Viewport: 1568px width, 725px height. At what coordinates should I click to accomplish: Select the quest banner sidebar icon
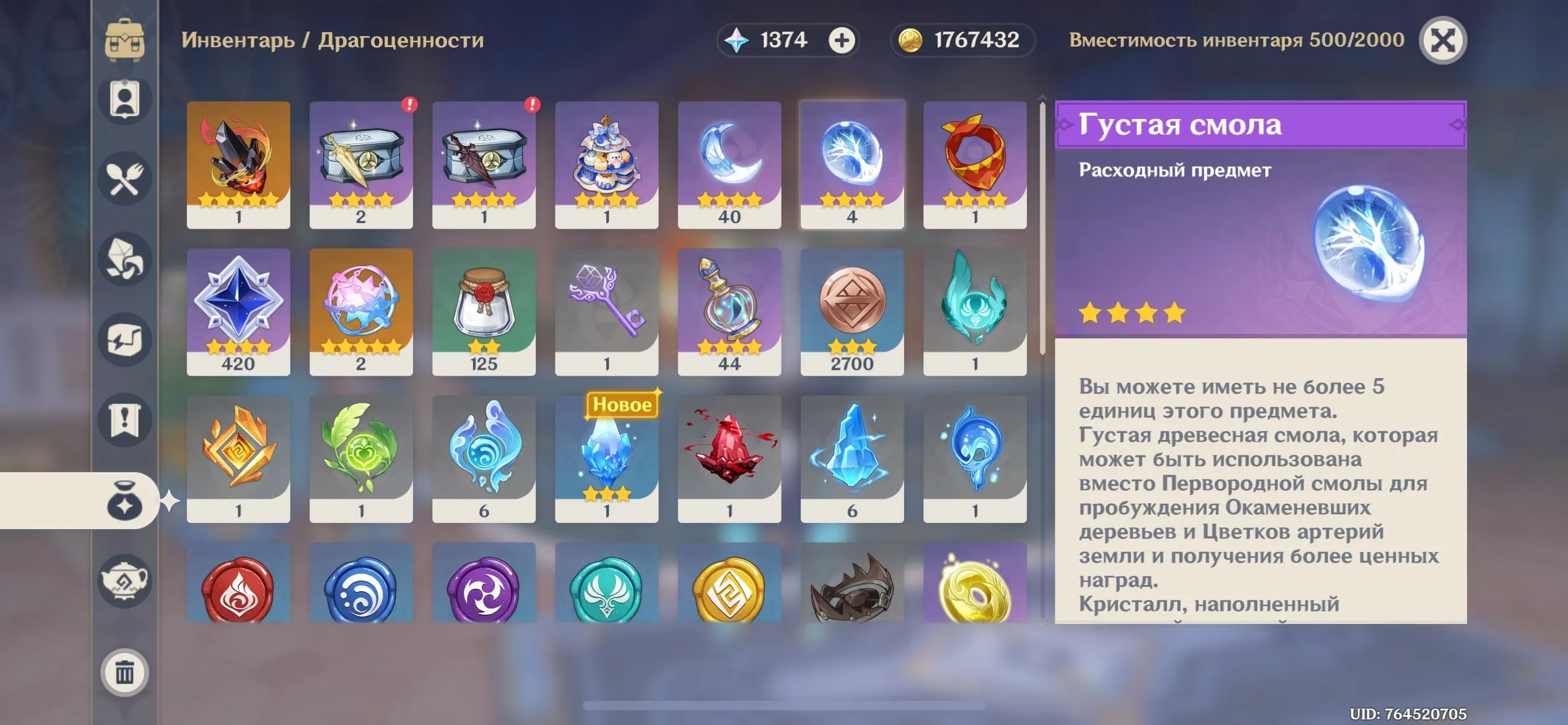pos(123,420)
